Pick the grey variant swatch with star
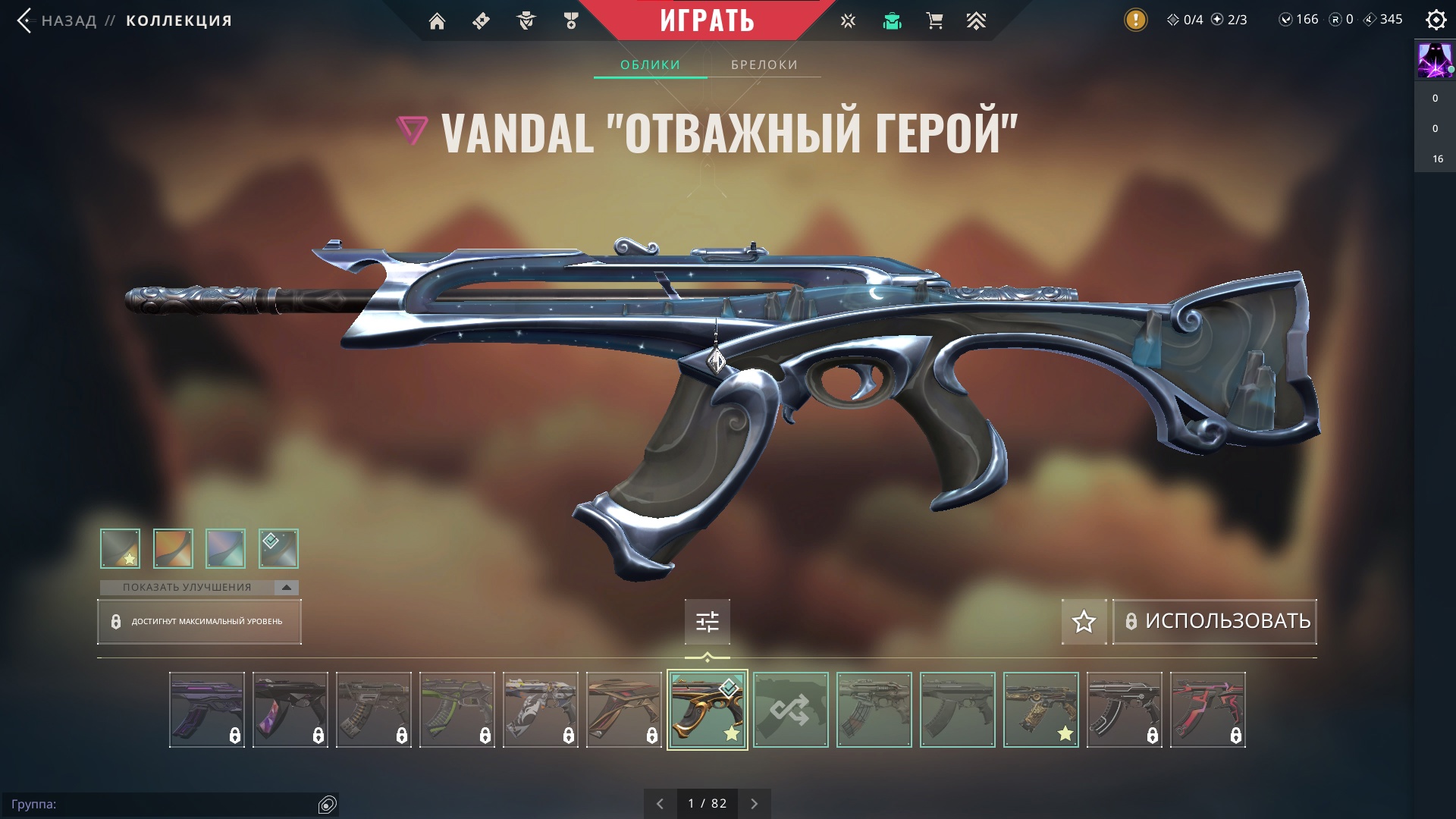This screenshot has height=819, width=1456. [121, 548]
